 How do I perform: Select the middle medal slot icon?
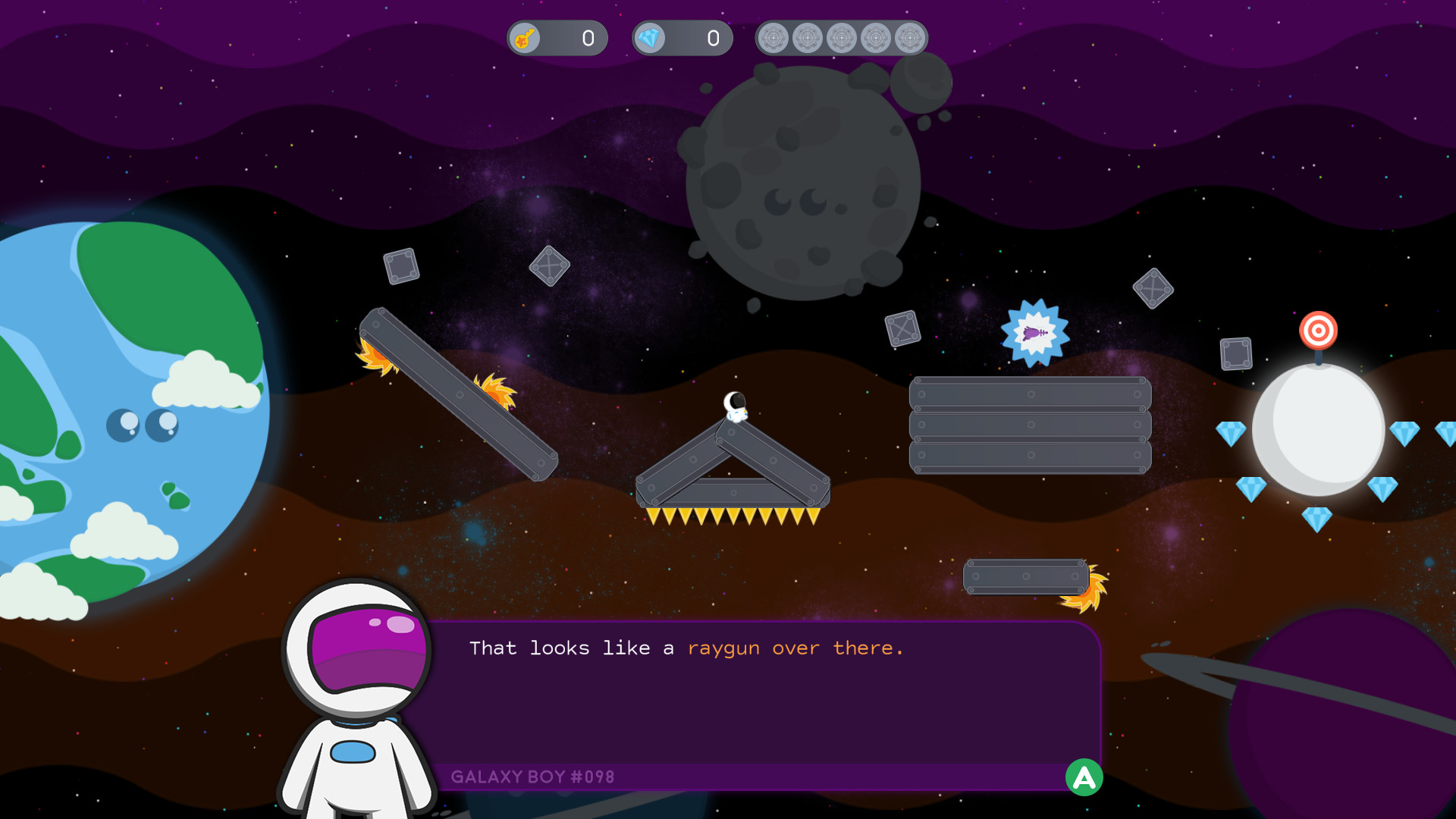pos(842,36)
